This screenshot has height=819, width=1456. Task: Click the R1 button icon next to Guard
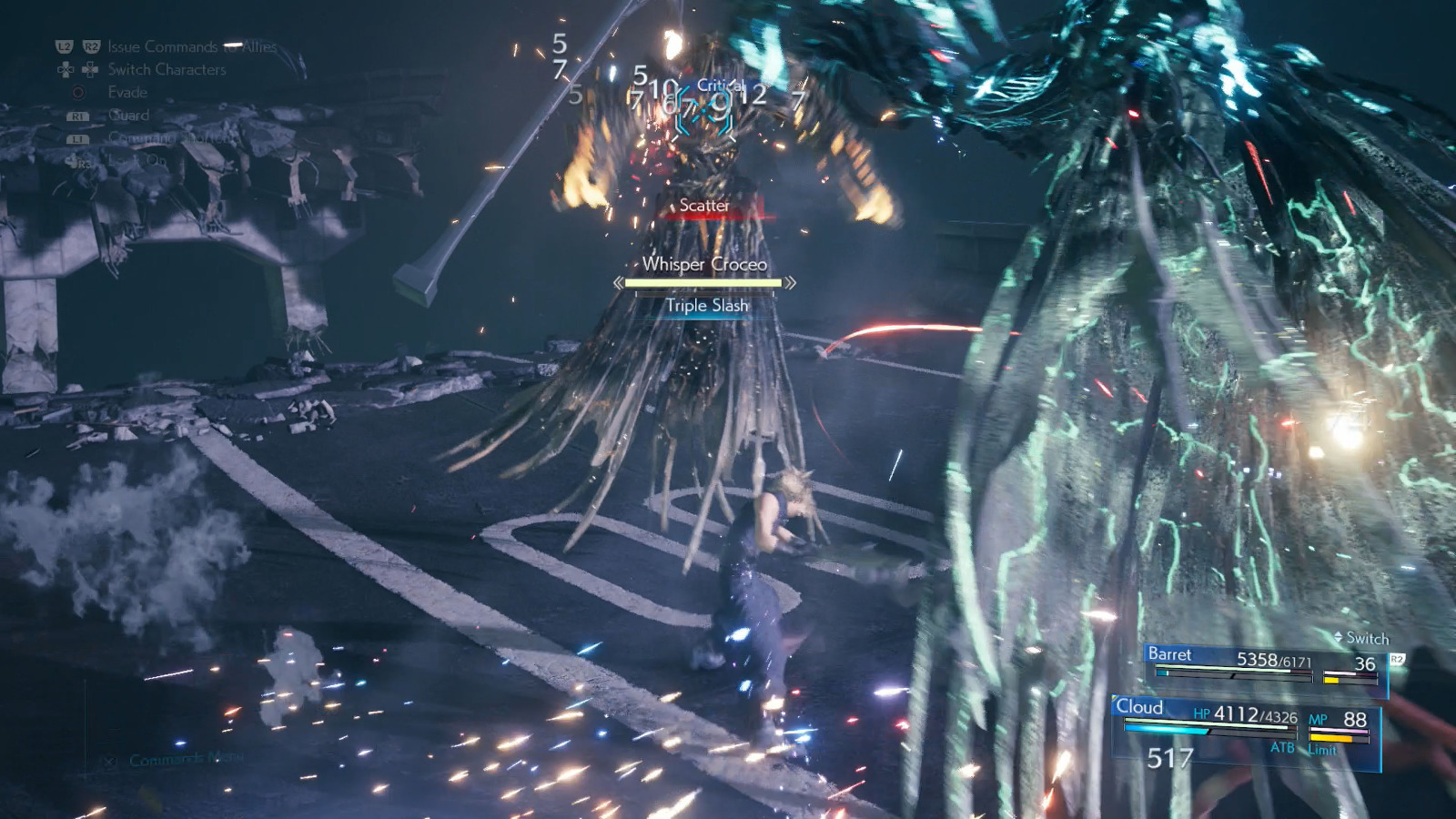pyautogui.click(x=78, y=116)
